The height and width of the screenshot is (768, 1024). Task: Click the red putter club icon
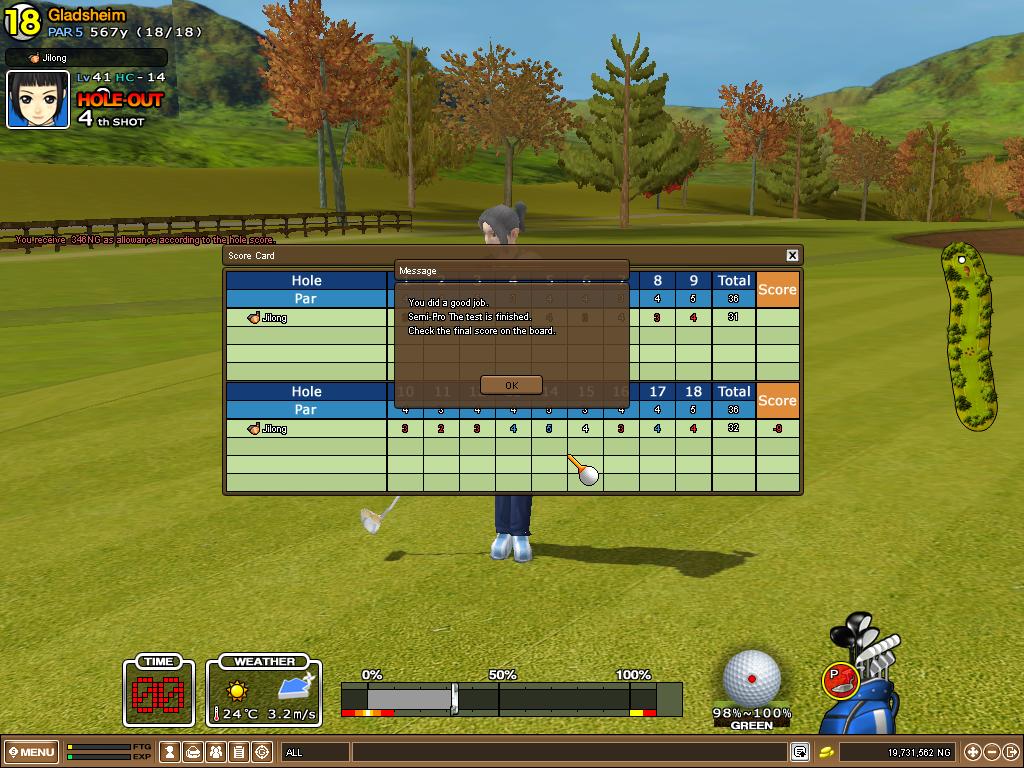pos(841,678)
